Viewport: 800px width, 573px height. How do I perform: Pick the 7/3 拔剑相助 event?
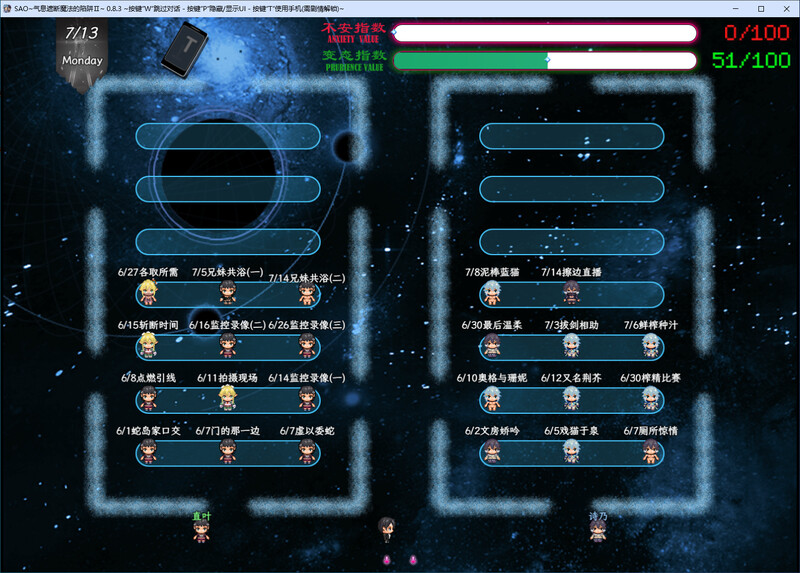[x=570, y=346]
